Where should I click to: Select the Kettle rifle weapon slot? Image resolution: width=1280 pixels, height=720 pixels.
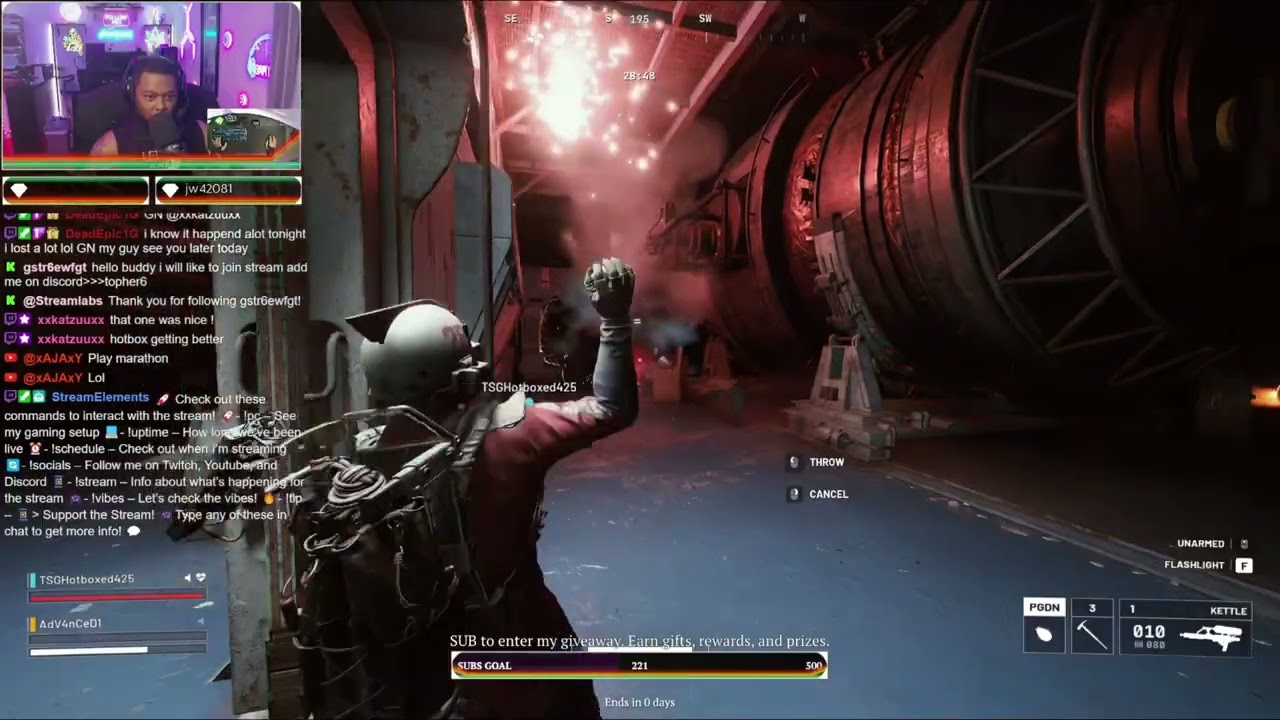coord(1186,627)
